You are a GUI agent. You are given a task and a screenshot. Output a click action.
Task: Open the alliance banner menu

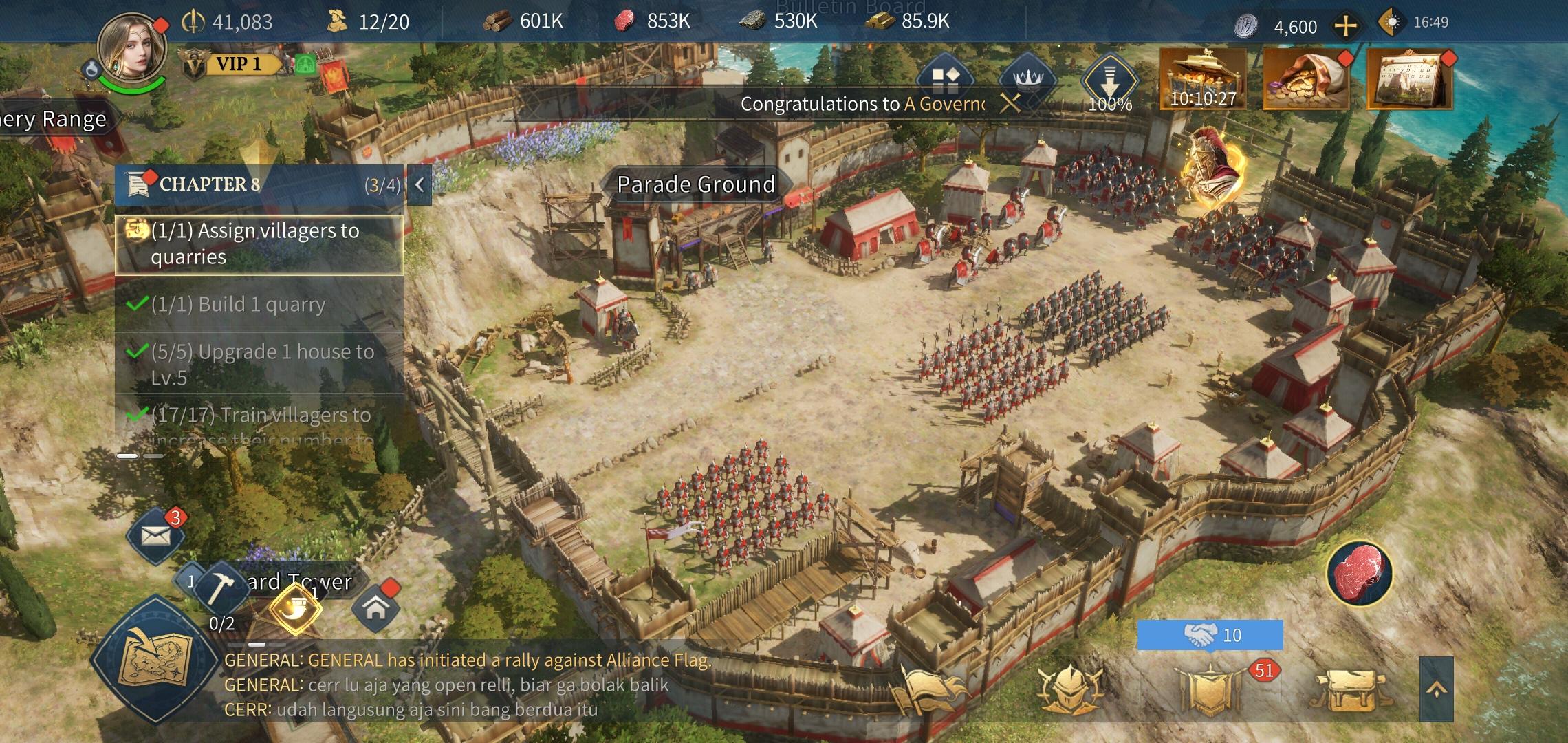pos(1209,690)
